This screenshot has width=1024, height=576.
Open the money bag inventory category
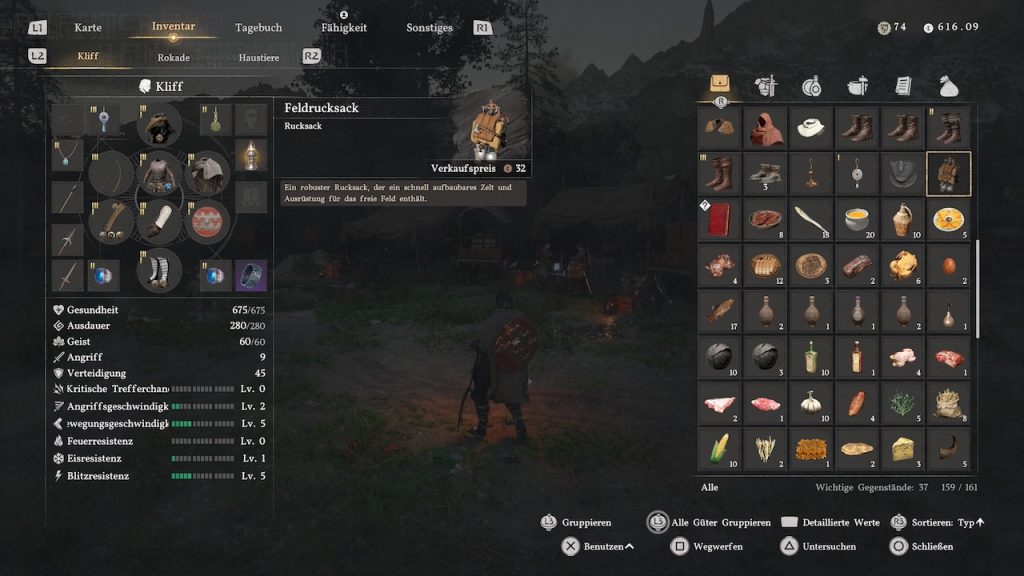click(x=948, y=86)
